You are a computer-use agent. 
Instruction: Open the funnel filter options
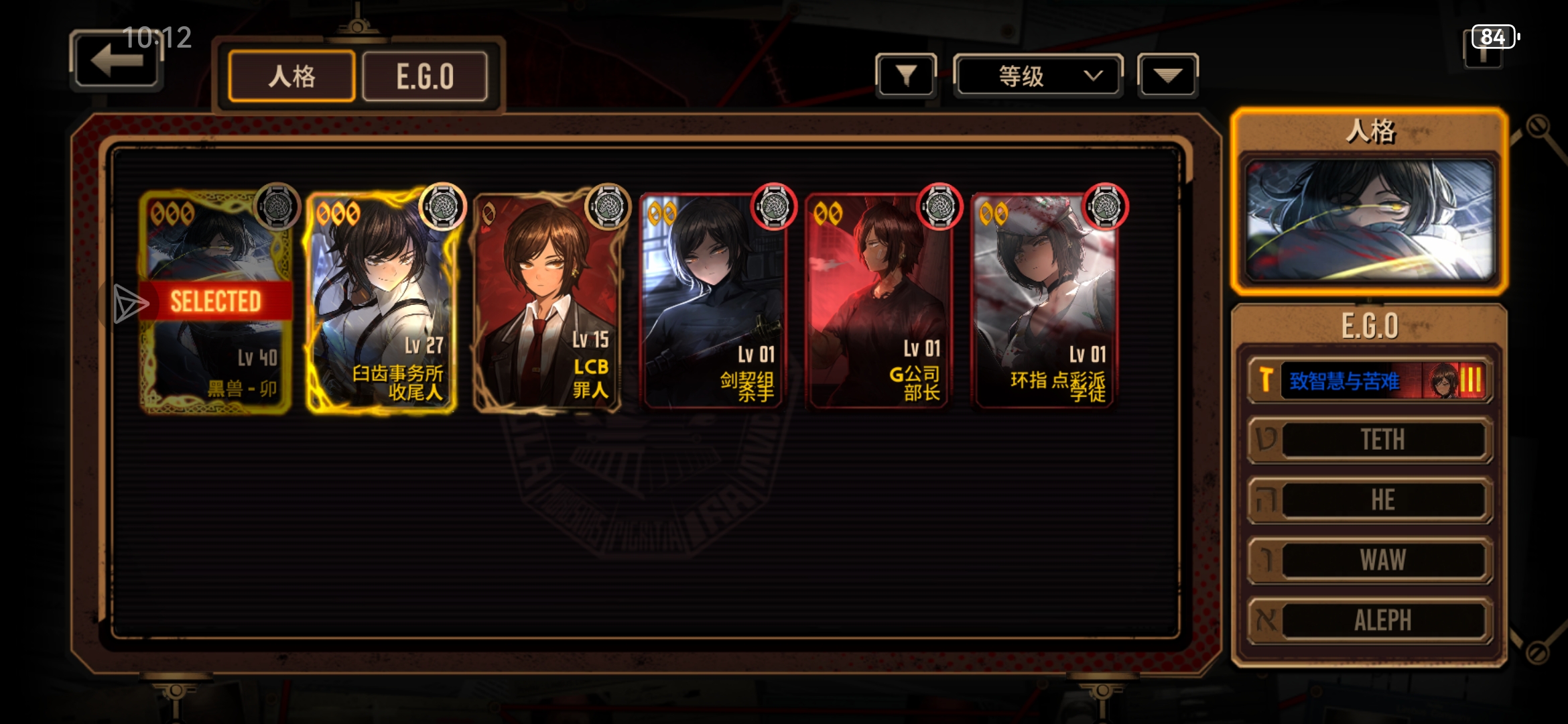click(x=906, y=76)
